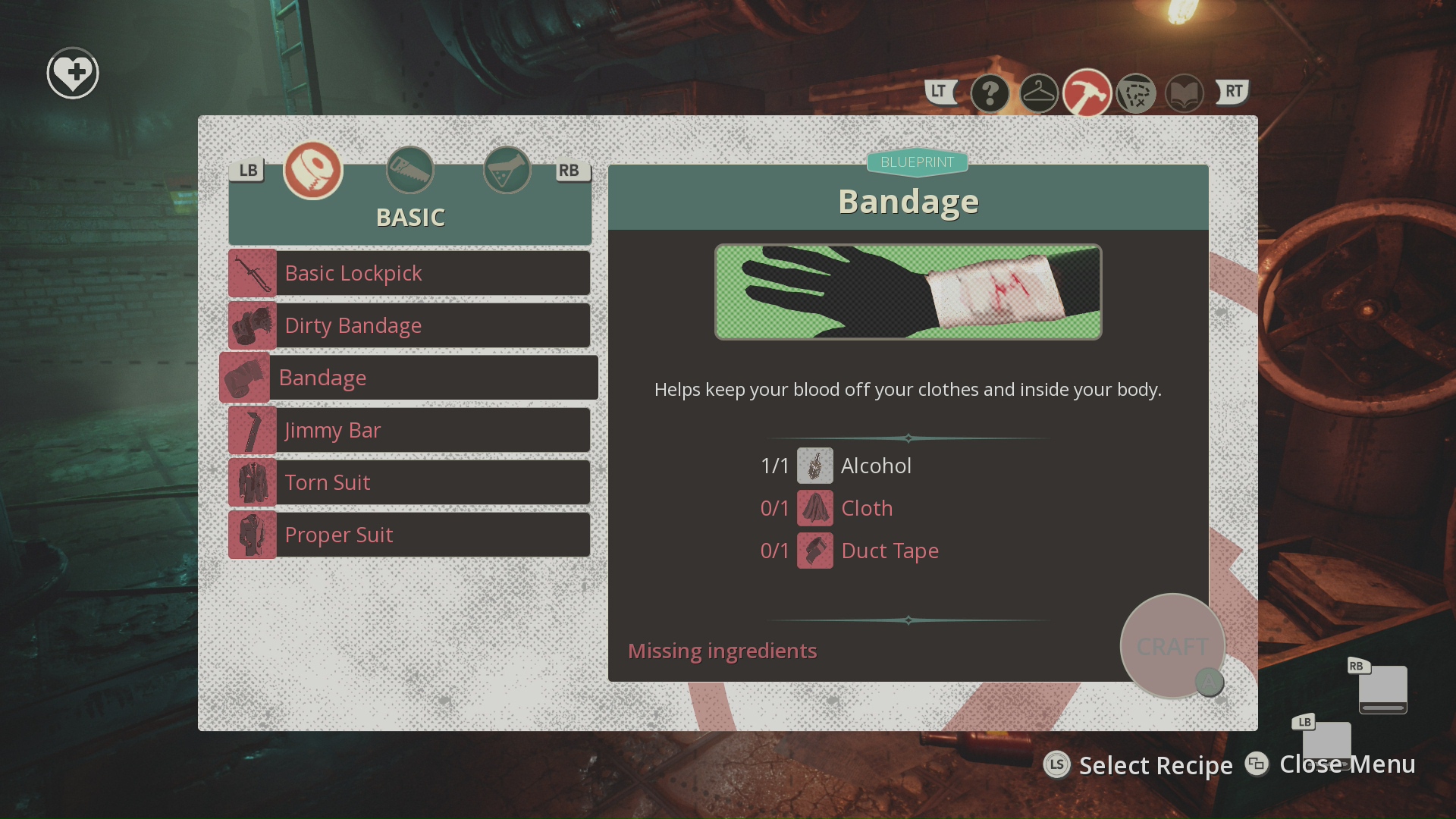Click the Alcohol ingredient icon
The image size is (1456, 819).
click(x=814, y=466)
